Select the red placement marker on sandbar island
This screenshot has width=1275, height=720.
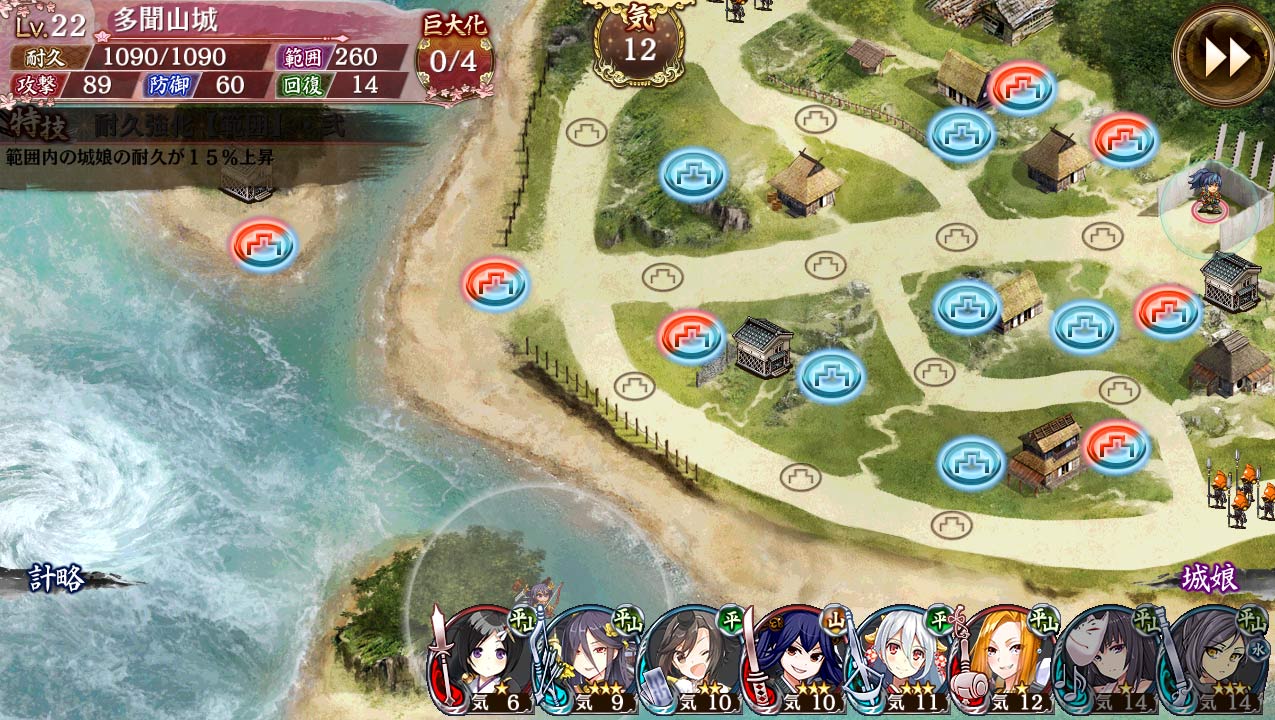click(264, 245)
